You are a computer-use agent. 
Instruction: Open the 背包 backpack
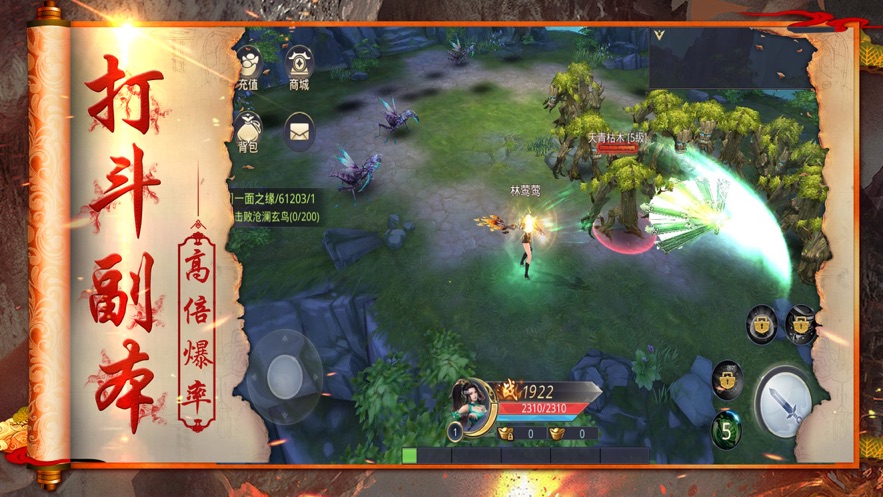[x=248, y=130]
